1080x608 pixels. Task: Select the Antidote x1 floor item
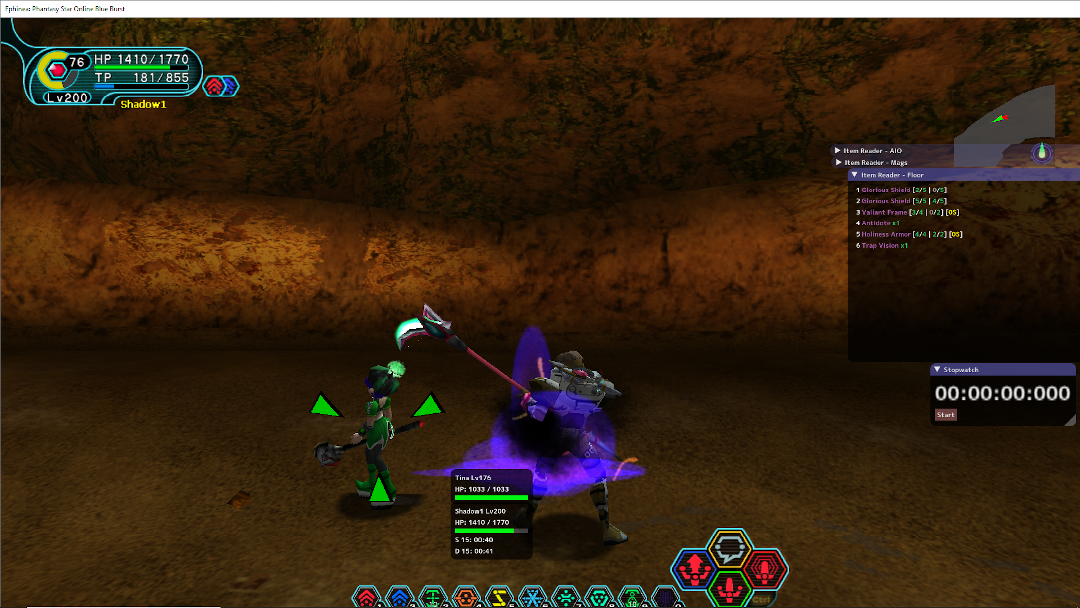click(880, 223)
